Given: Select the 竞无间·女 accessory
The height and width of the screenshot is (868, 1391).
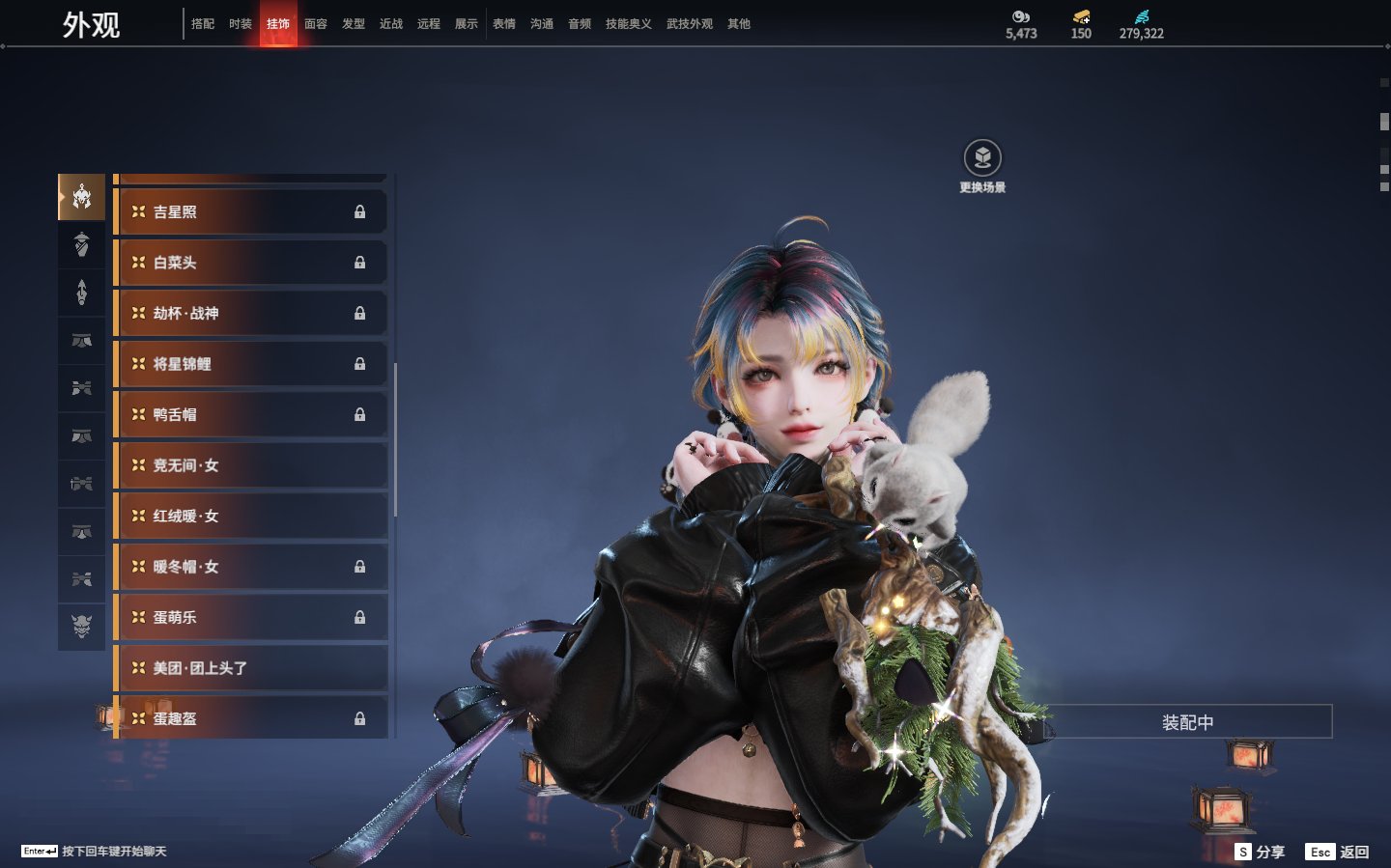Looking at the screenshot, I should (x=251, y=465).
